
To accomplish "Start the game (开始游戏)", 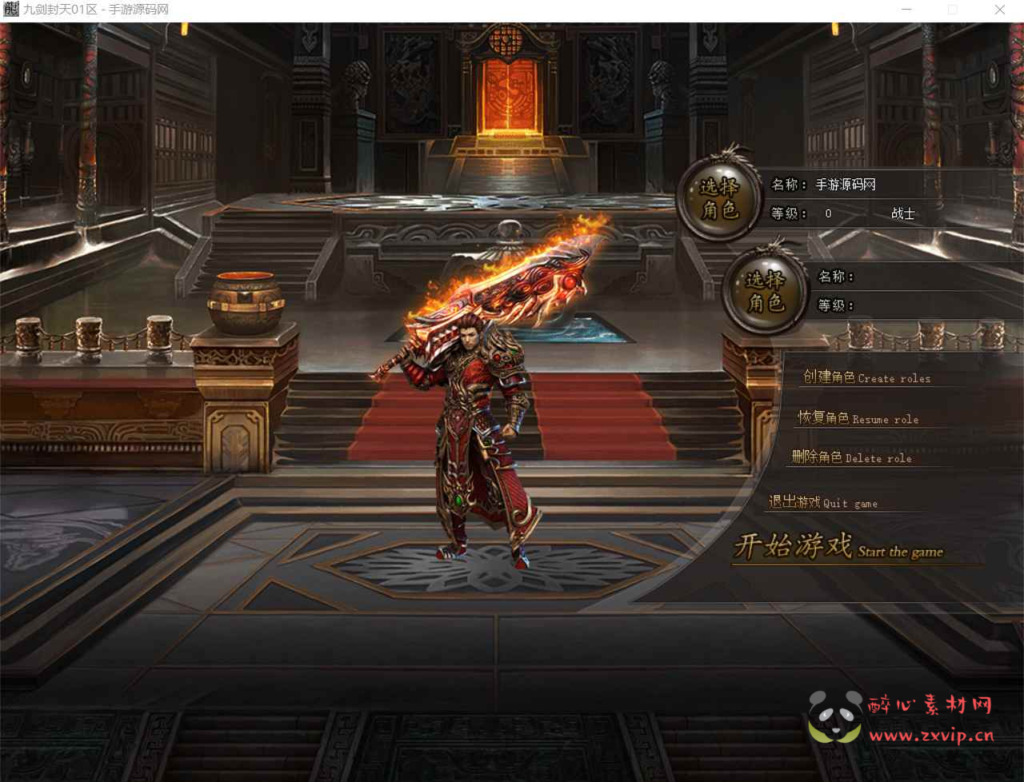I will [x=838, y=548].
